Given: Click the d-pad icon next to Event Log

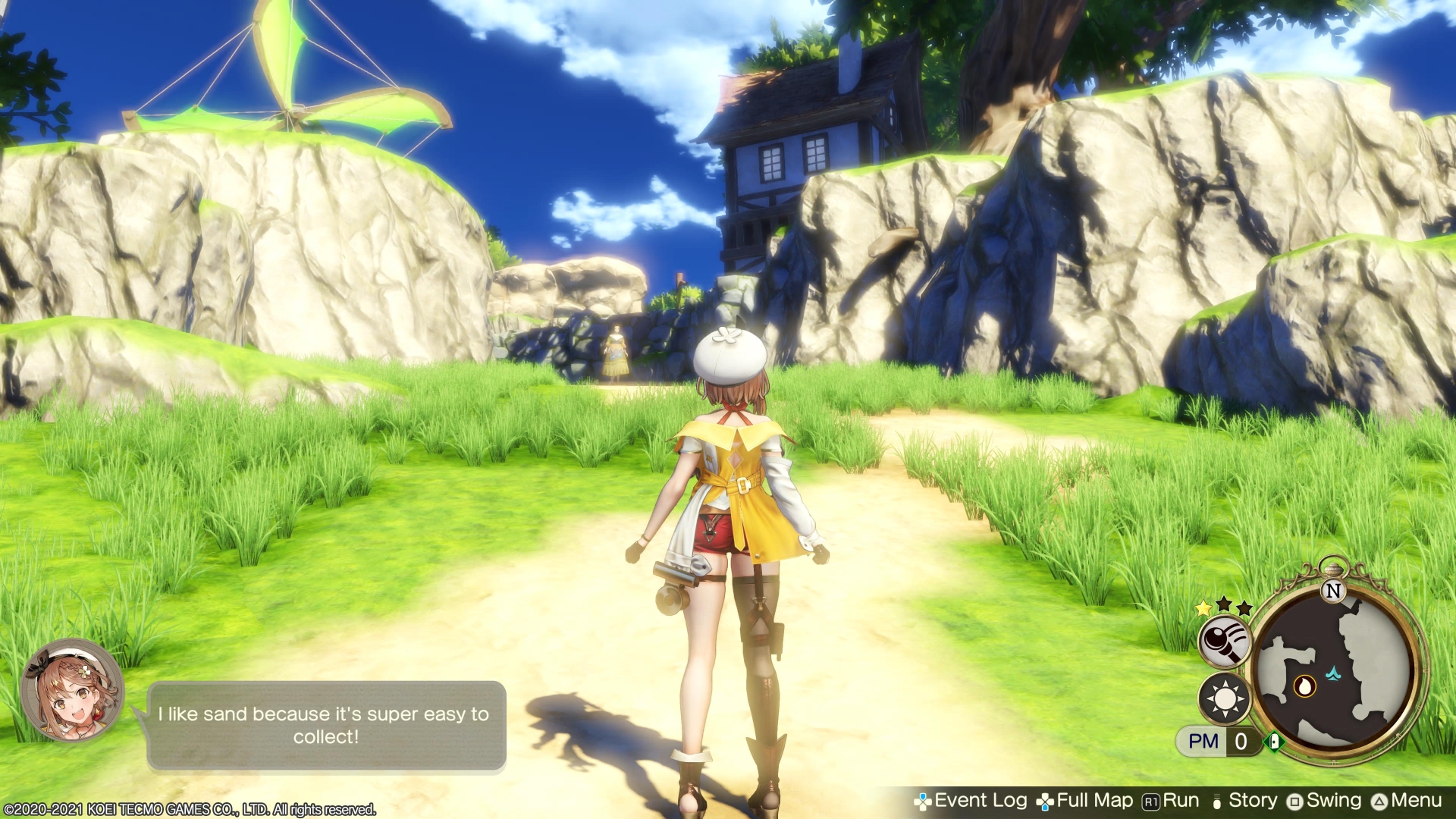Looking at the screenshot, I should [x=923, y=800].
